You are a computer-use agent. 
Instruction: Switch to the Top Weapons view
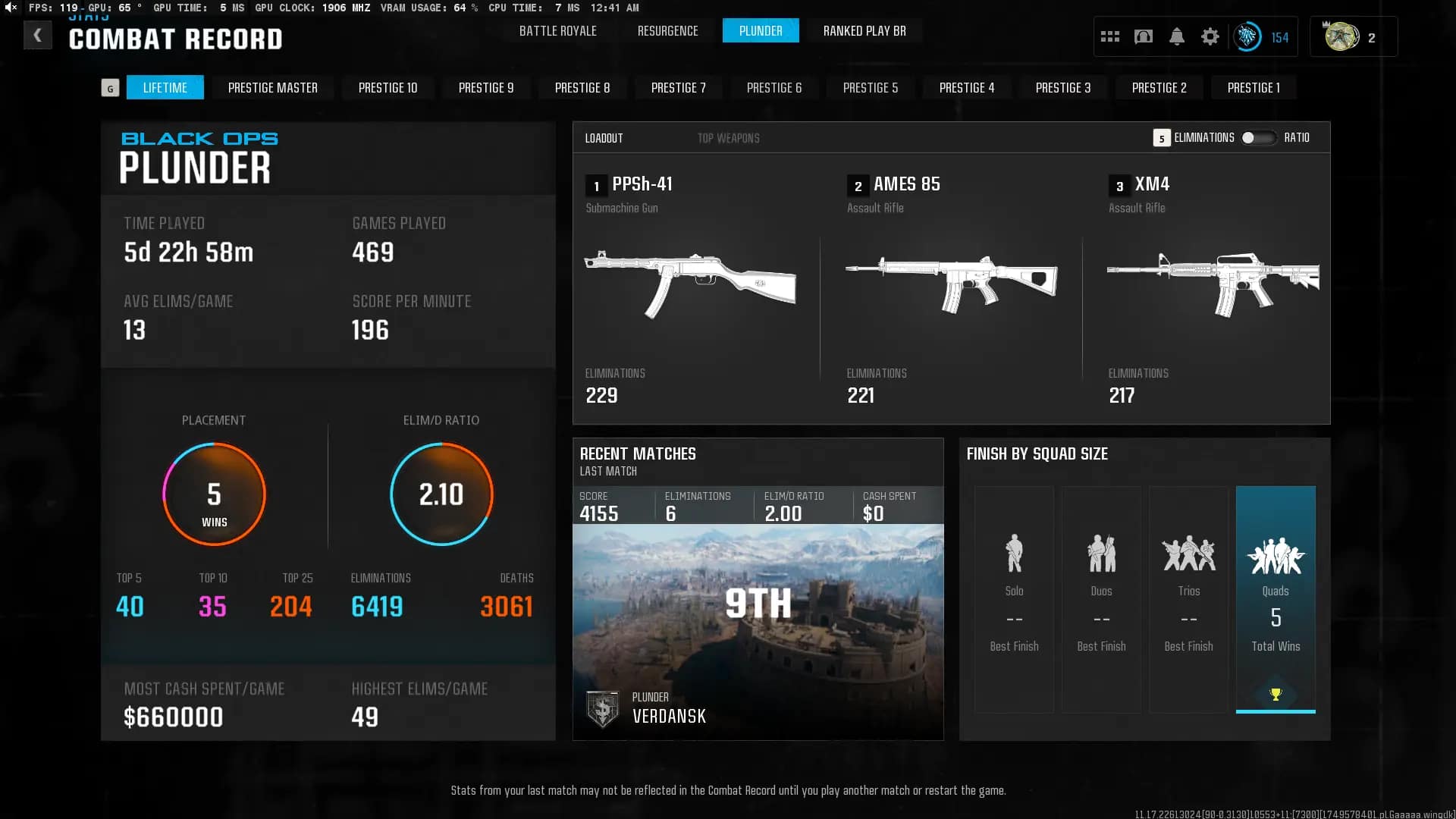728,138
